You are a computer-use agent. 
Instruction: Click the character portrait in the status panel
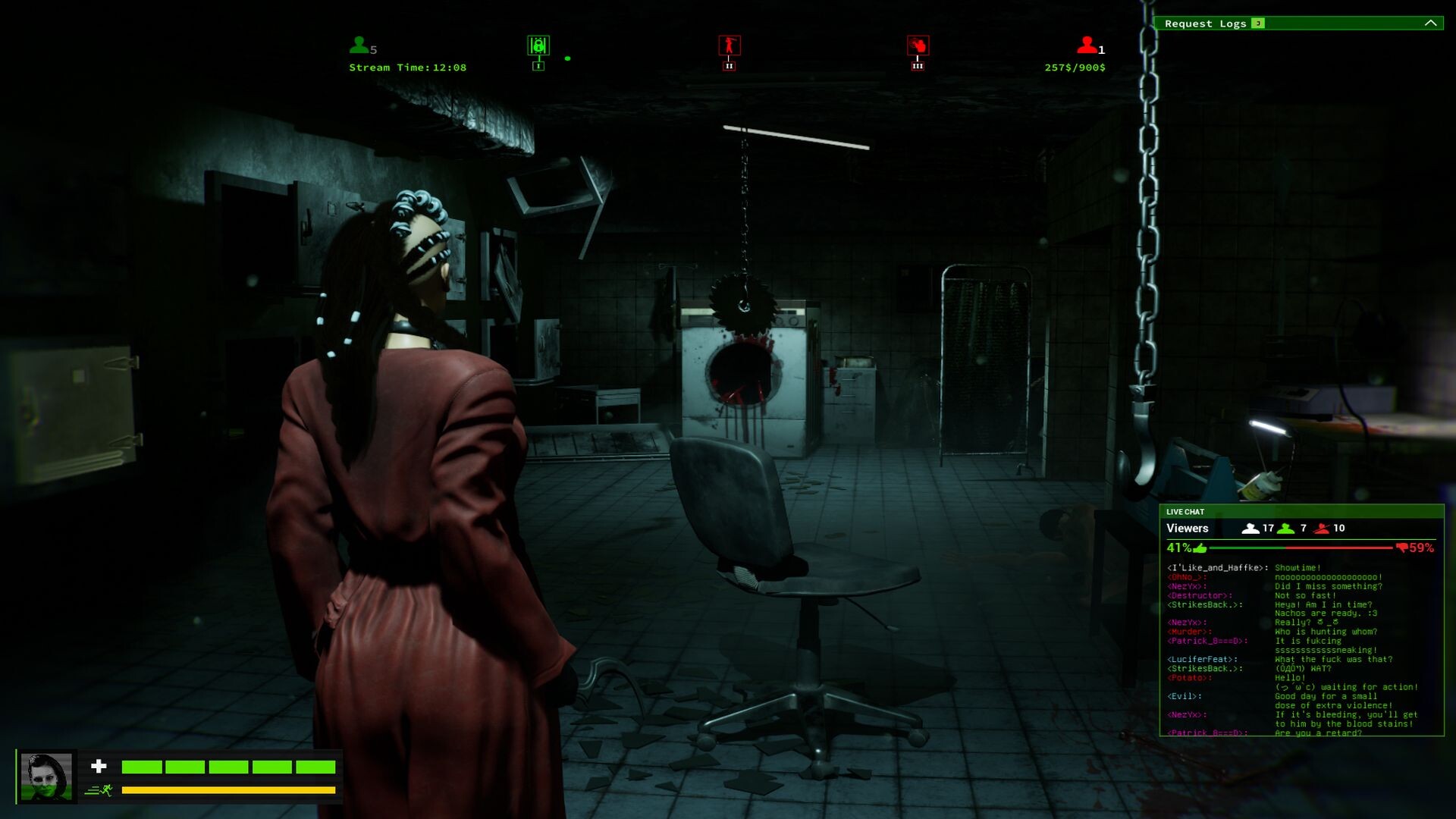[46, 777]
